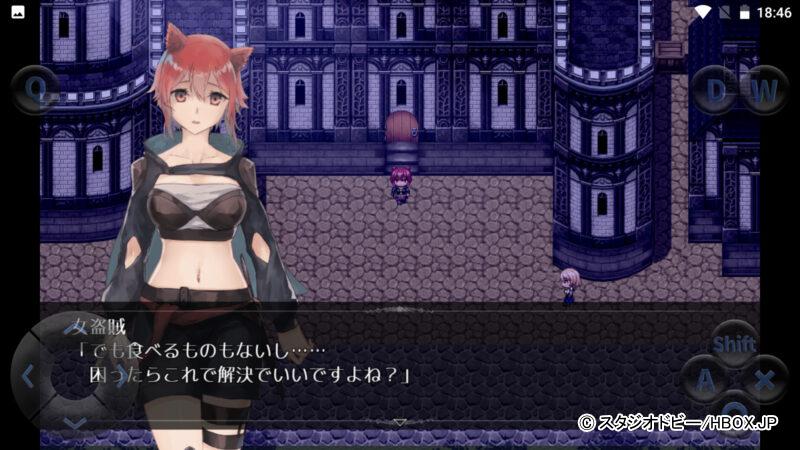Tap the virtual W button
This screenshot has width=800, height=450.
click(x=764, y=91)
